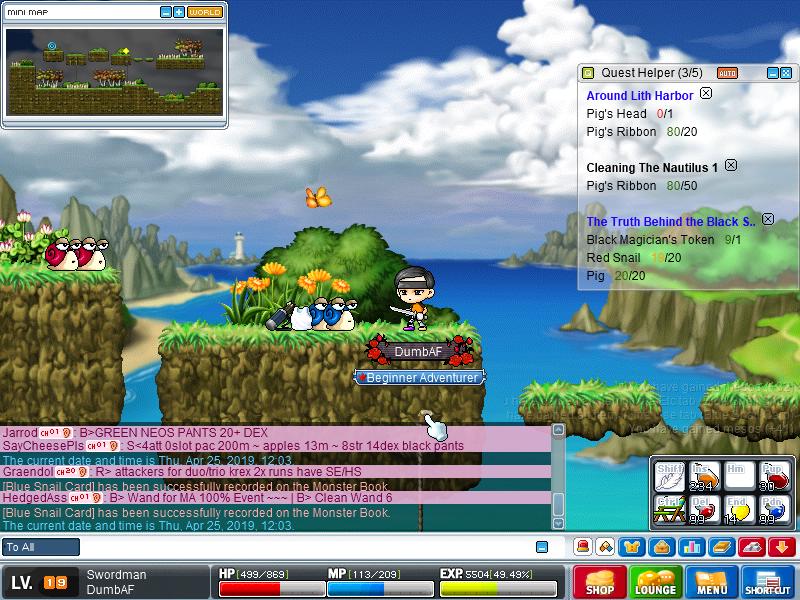Open the To All chat target selector
This screenshot has height=600, width=800.
(41, 547)
